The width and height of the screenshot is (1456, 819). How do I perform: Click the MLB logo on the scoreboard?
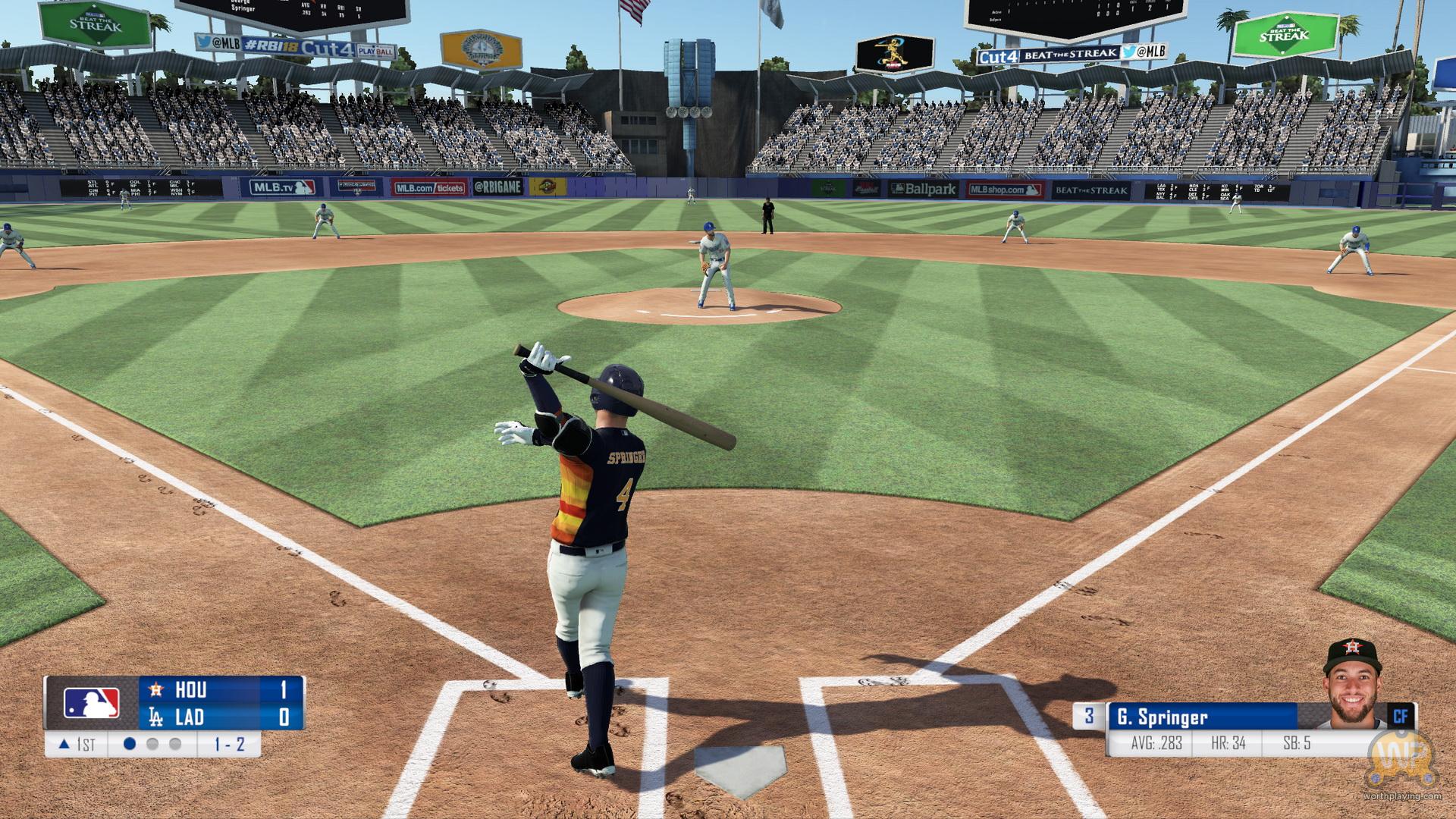click(92, 703)
